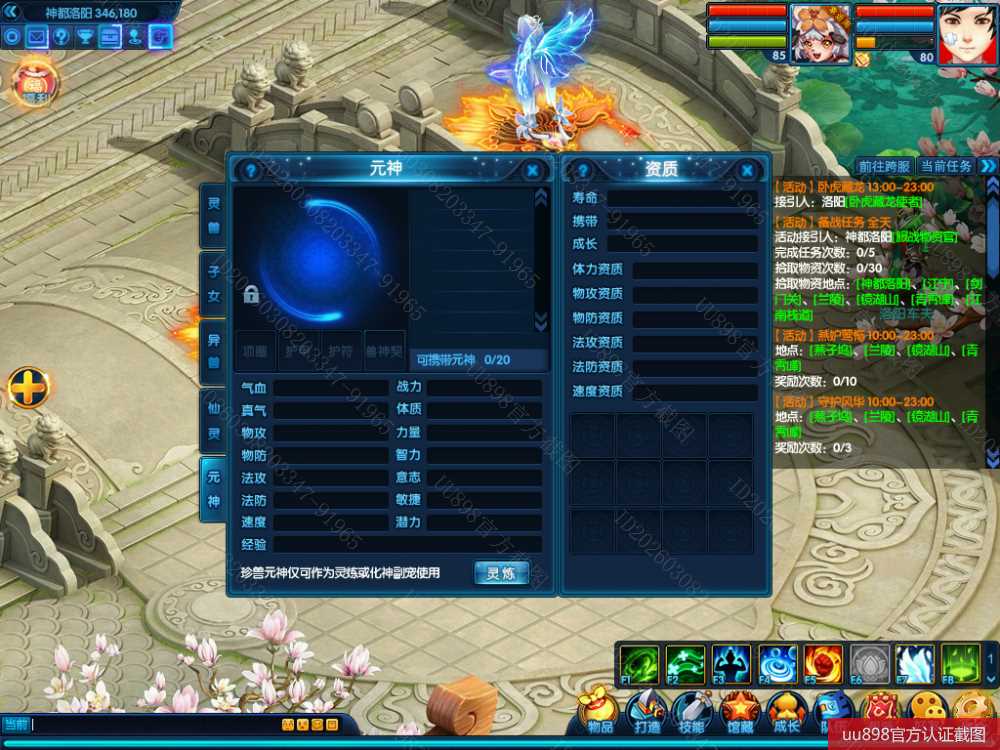Close the 元神 panel

click(533, 171)
